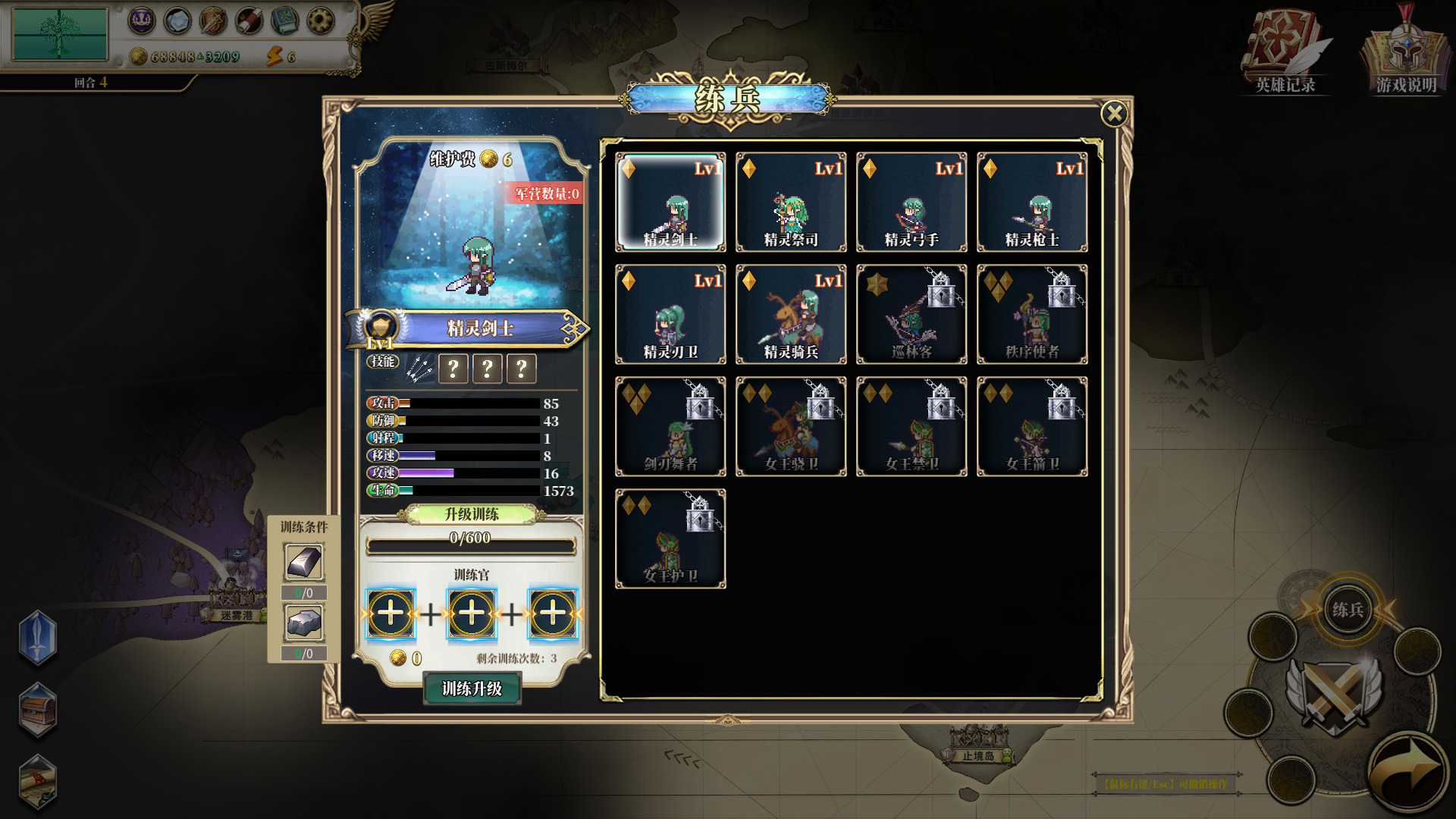Select the locked 剑刃舞者 unit
1456x819 pixels.
(x=670, y=427)
